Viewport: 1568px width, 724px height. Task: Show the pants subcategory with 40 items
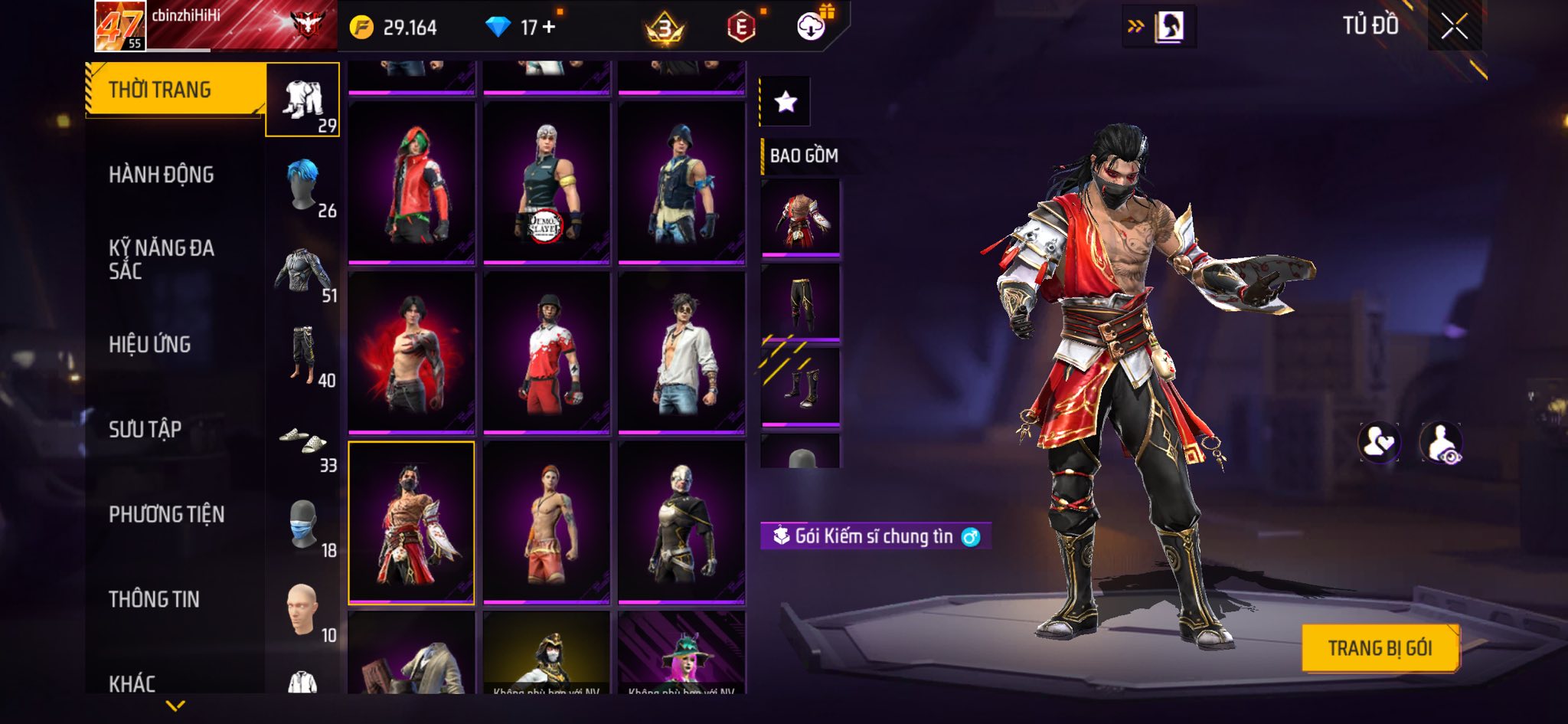click(x=303, y=355)
